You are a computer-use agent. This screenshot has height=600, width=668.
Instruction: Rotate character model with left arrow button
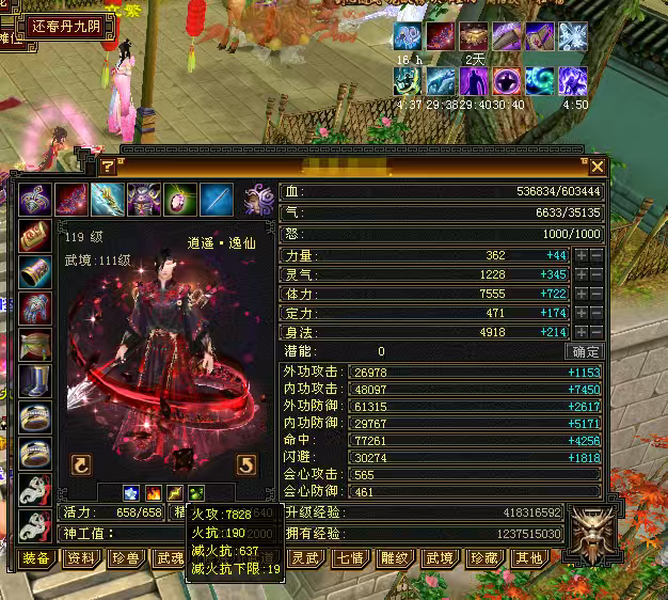[79, 464]
